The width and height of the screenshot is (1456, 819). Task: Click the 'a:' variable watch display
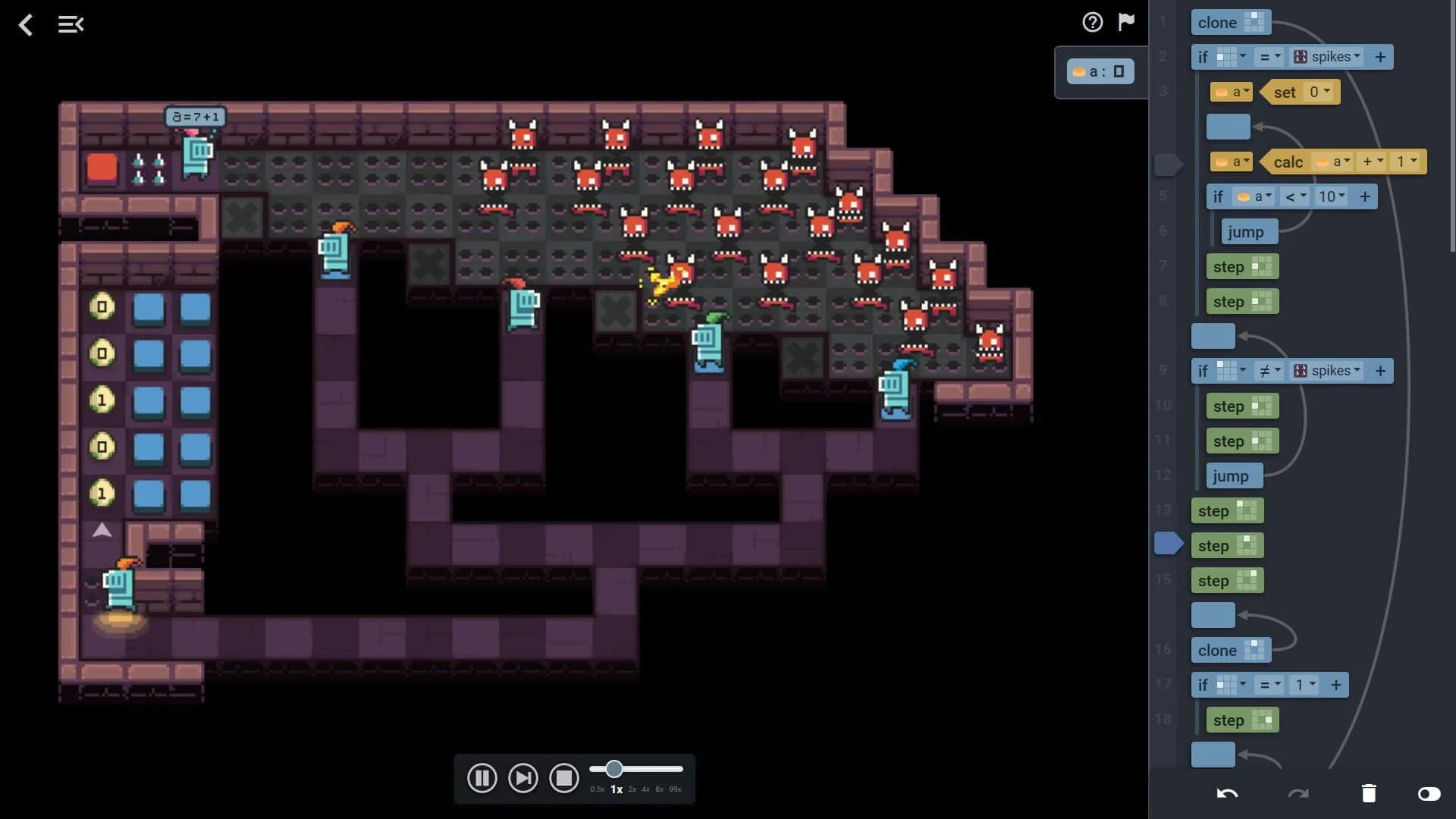(1101, 71)
